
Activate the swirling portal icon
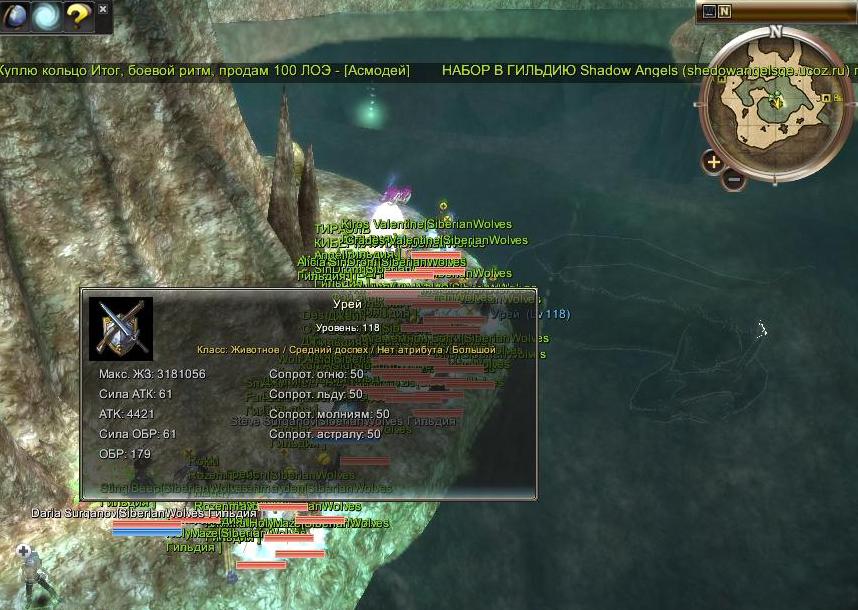coord(47,16)
